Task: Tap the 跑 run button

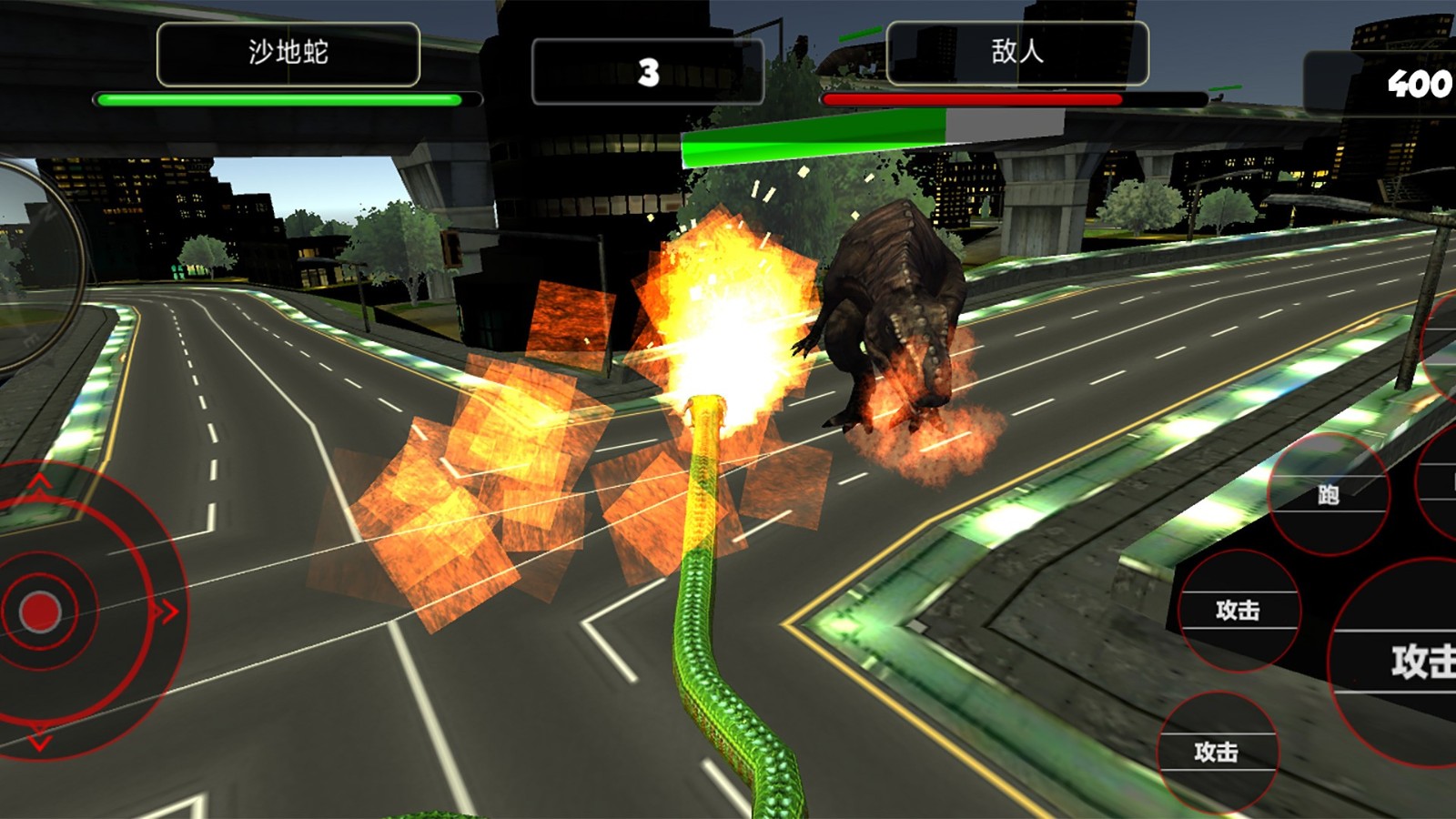Action: pos(1328,494)
